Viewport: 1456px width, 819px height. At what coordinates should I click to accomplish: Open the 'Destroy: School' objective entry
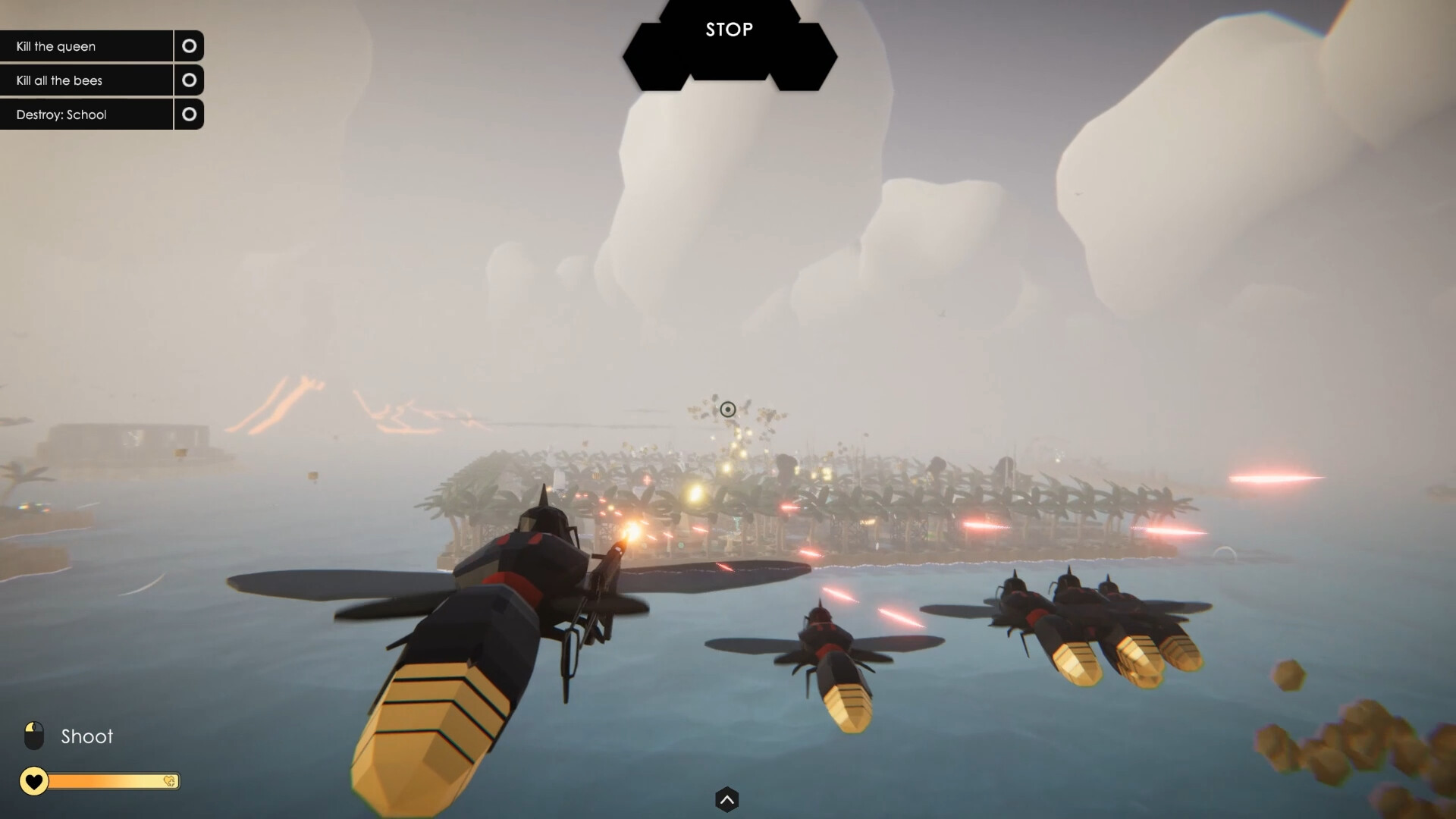[61, 114]
